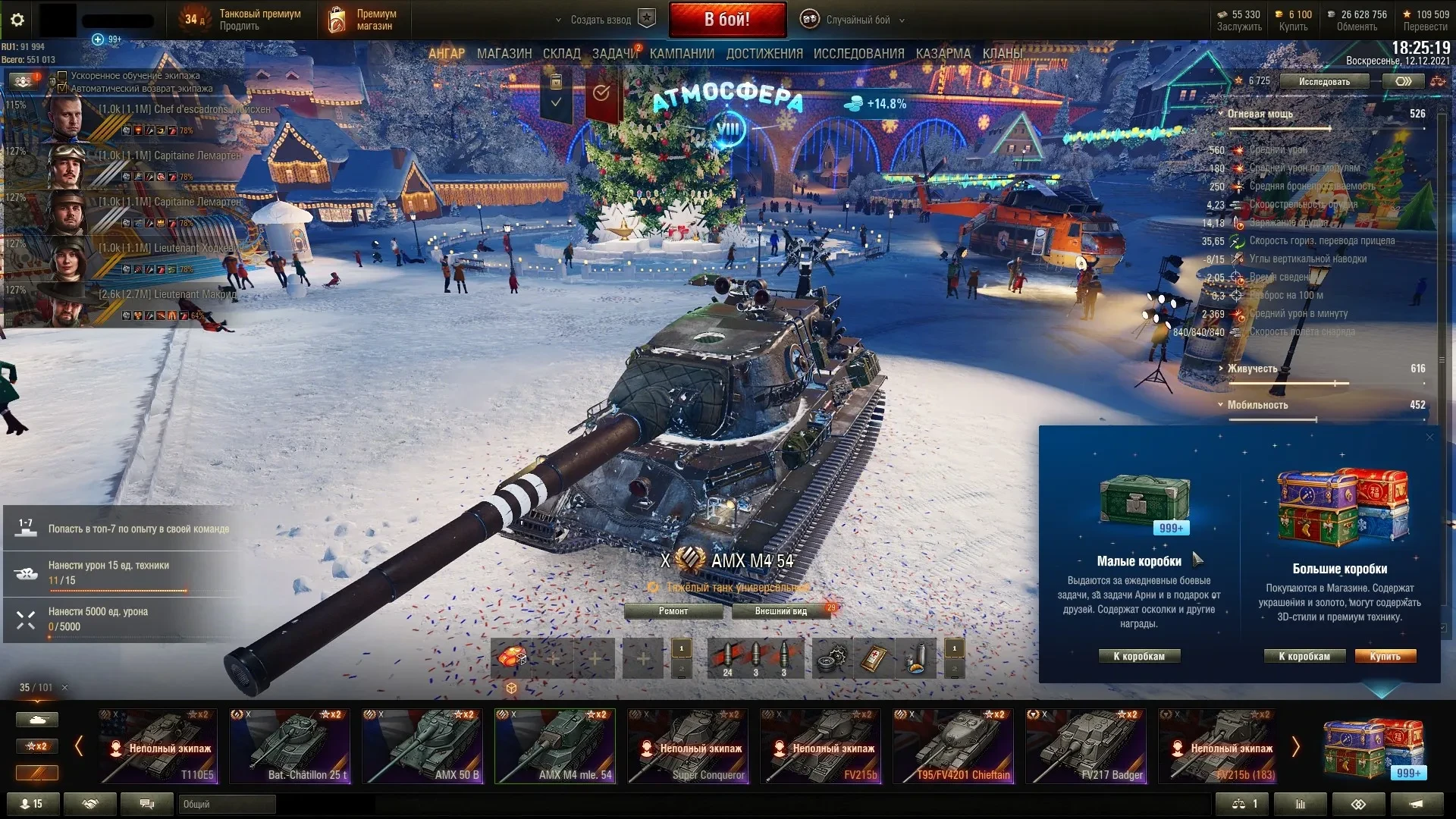Switch to the СКЛАД tab
The image size is (1456, 819).
(562, 54)
